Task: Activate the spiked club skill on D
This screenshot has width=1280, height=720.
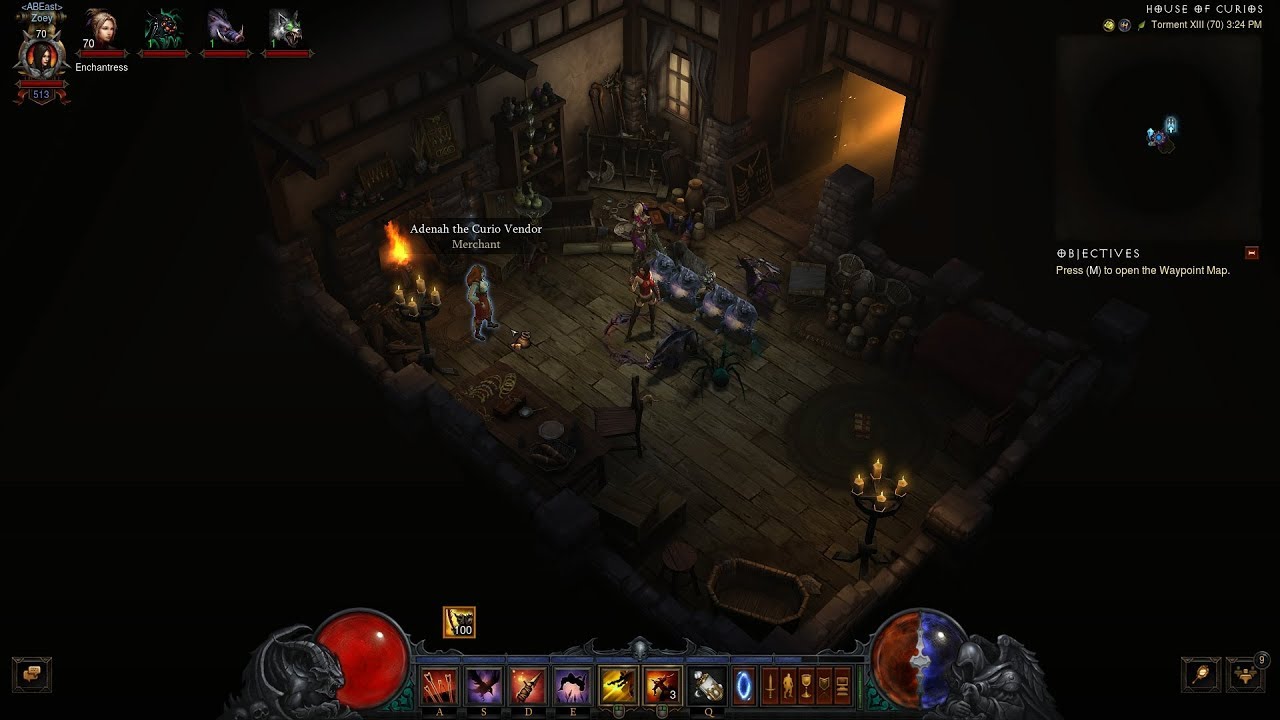Action: [x=528, y=686]
